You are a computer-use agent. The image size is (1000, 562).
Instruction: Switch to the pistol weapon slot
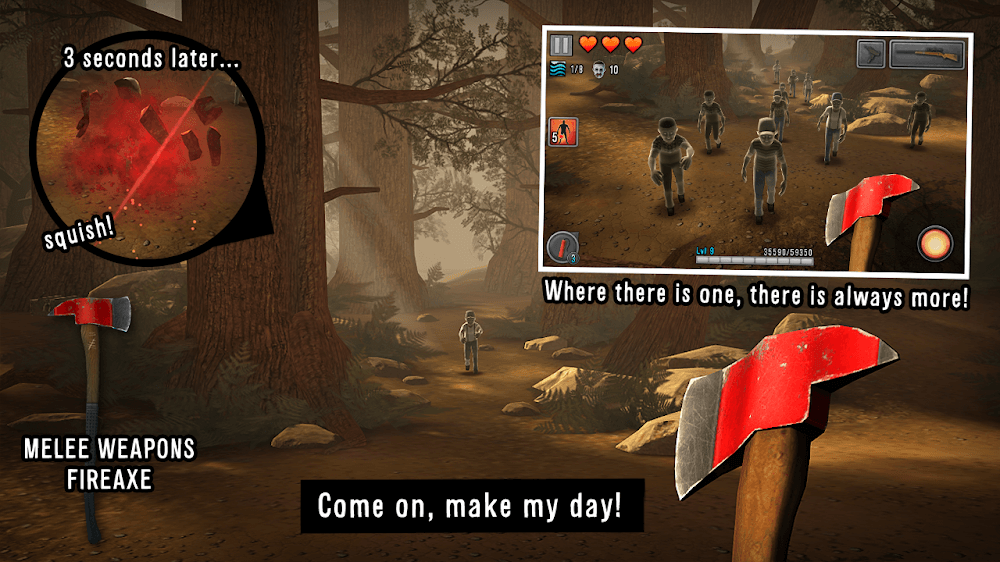871,54
